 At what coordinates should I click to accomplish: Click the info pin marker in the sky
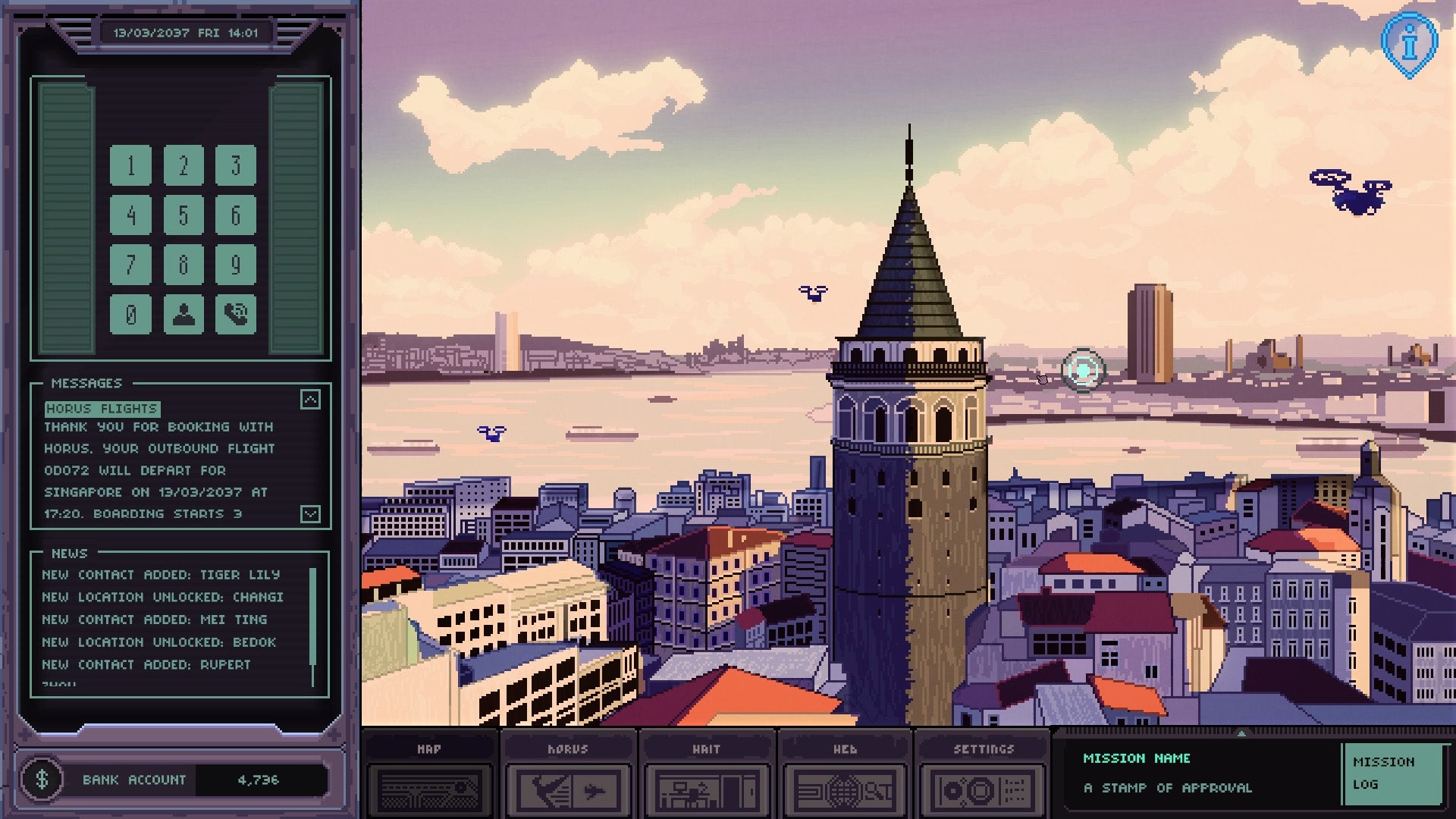point(1410,42)
